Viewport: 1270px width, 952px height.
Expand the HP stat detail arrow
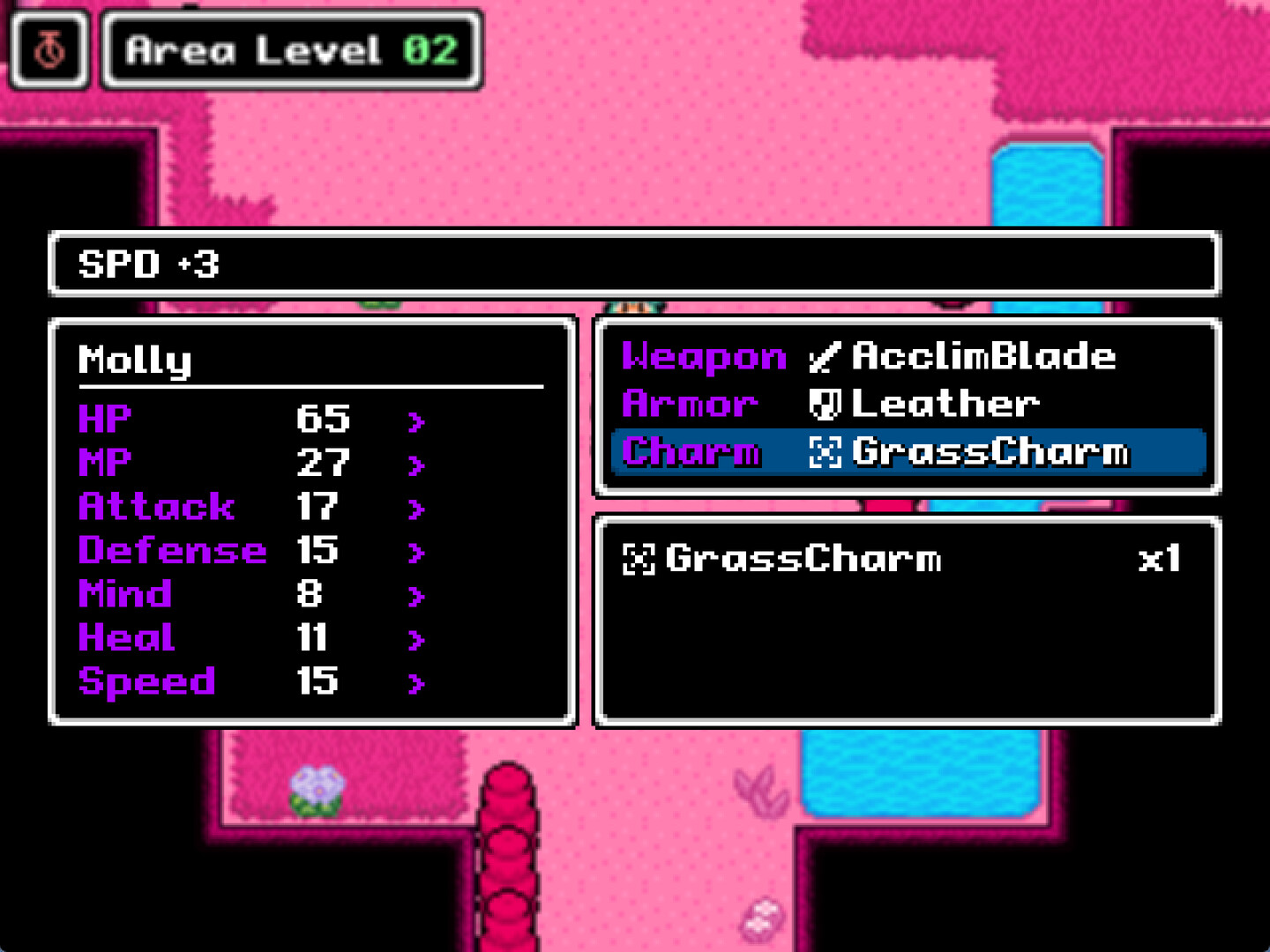coord(415,420)
